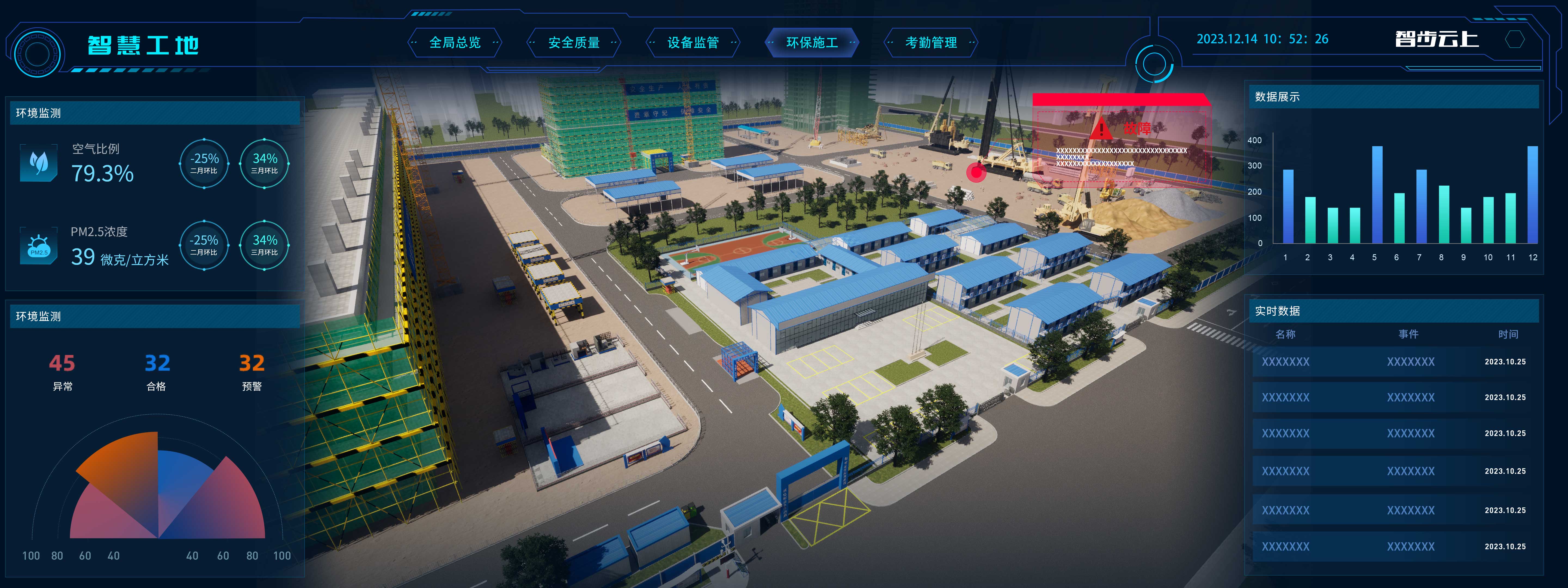Select bar 5 in the 数据展示 chart

pos(1377,195)
